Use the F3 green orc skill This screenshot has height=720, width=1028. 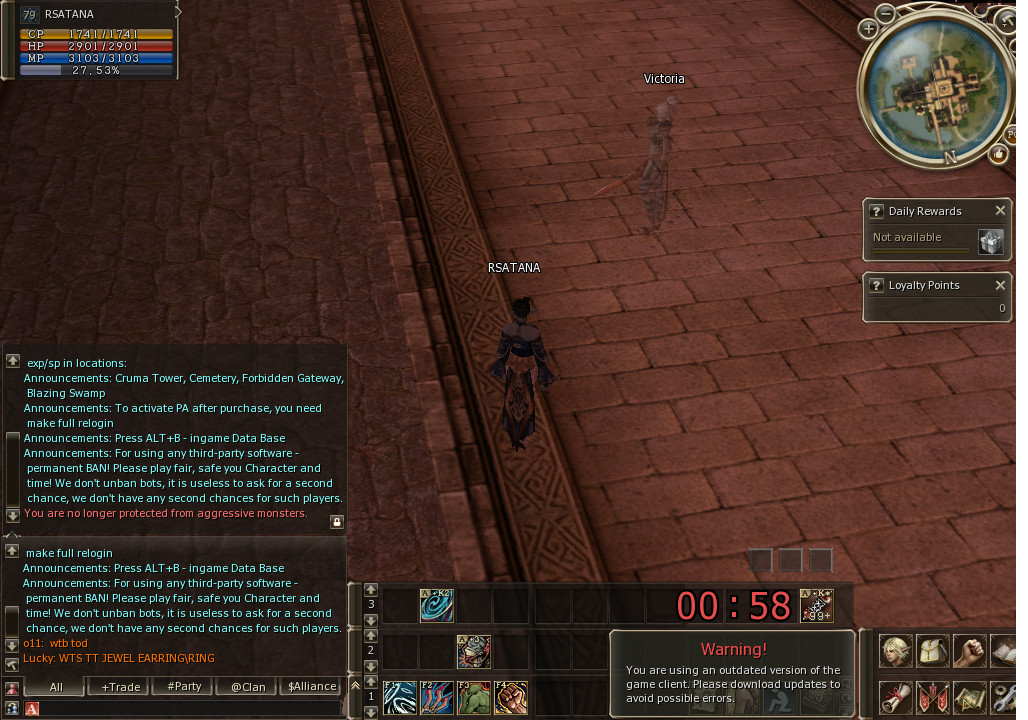click(x=474, y=696)
